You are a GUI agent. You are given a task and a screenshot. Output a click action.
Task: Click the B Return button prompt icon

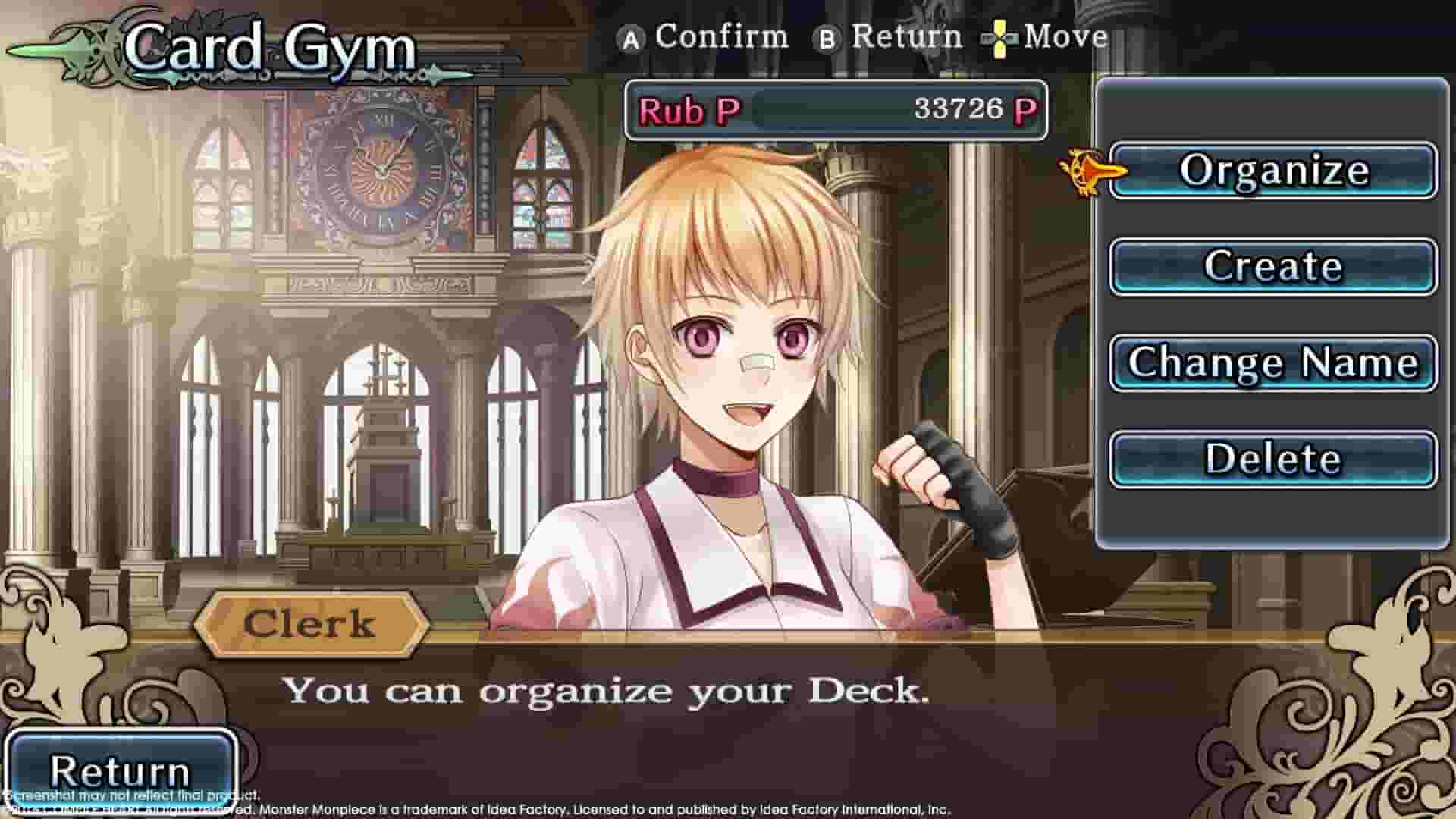point(828,36)
